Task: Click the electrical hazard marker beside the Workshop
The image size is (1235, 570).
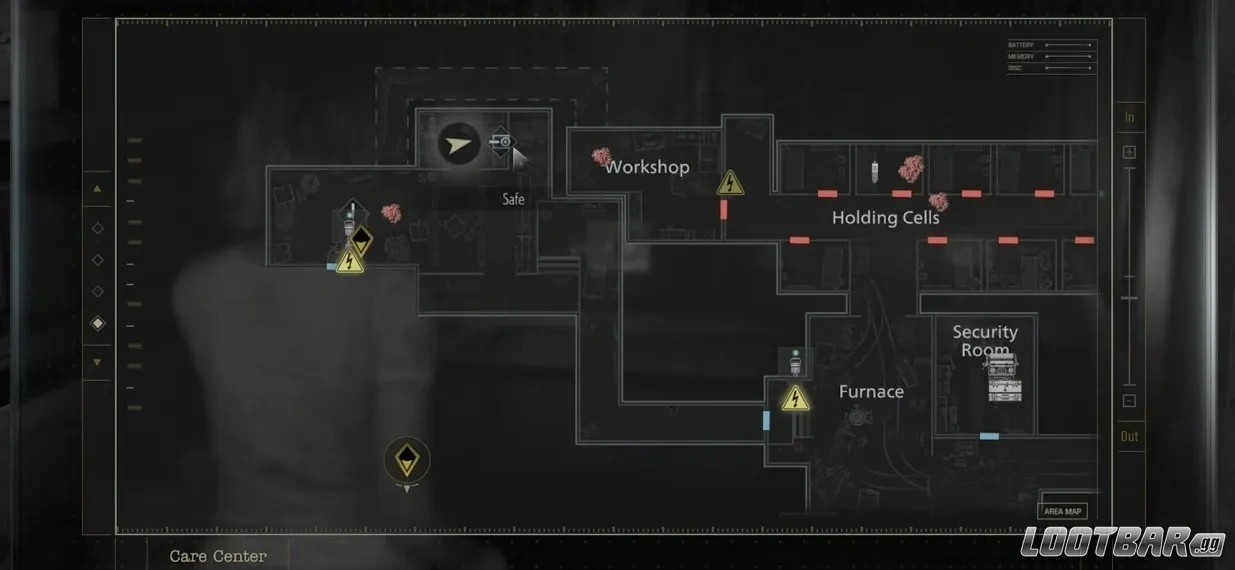Action: coord(731,182)
